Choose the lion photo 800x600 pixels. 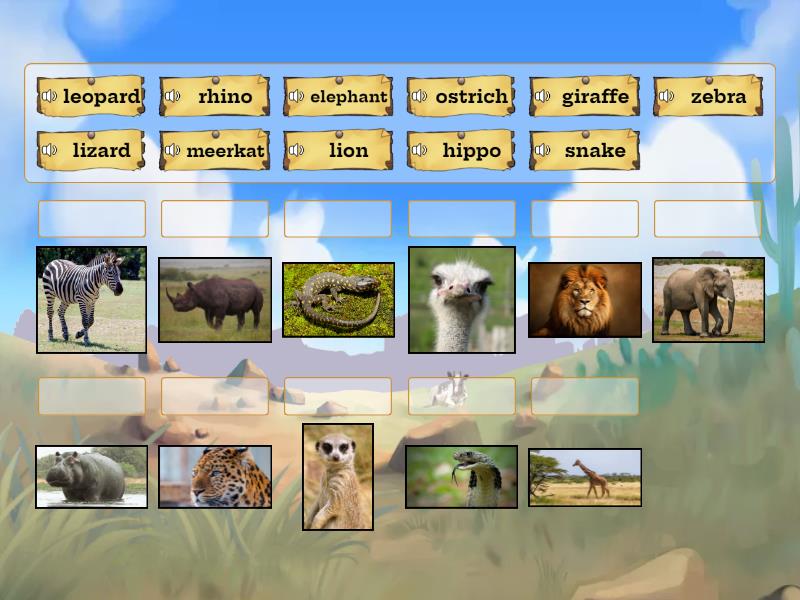pyautogui.click(x=585, y=300)
